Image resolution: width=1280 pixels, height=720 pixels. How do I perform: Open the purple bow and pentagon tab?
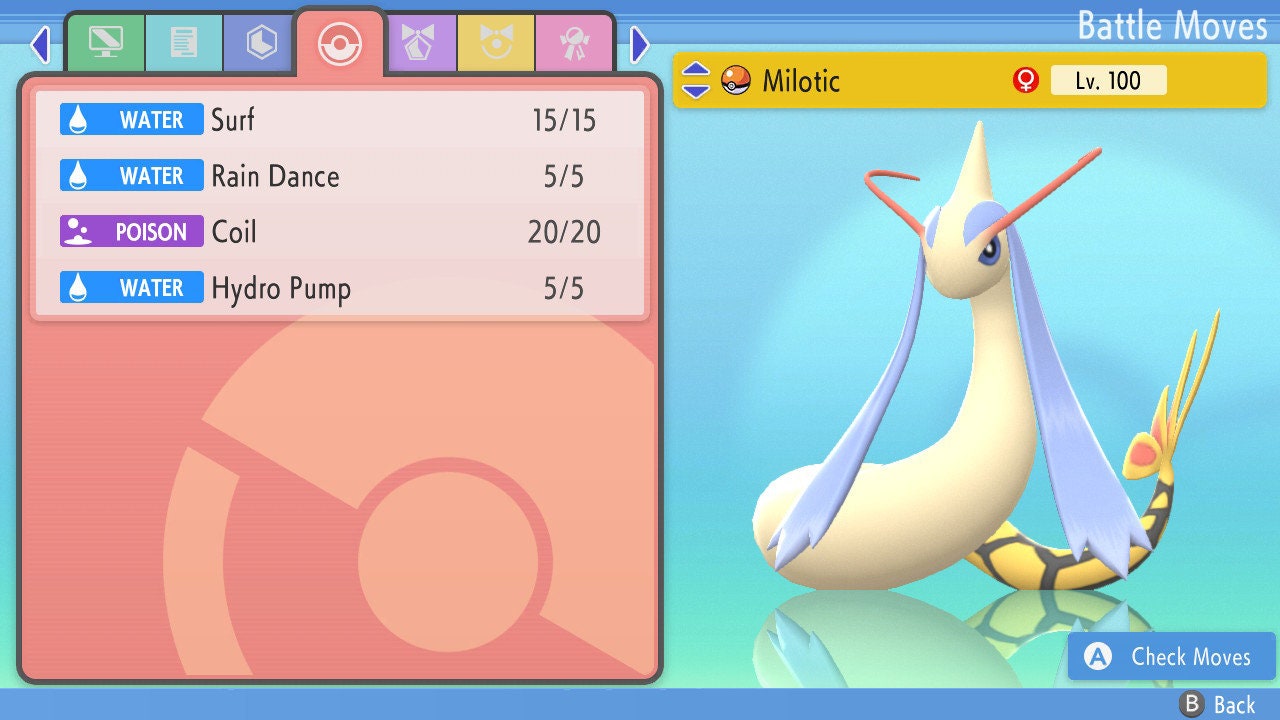point(418,44)
